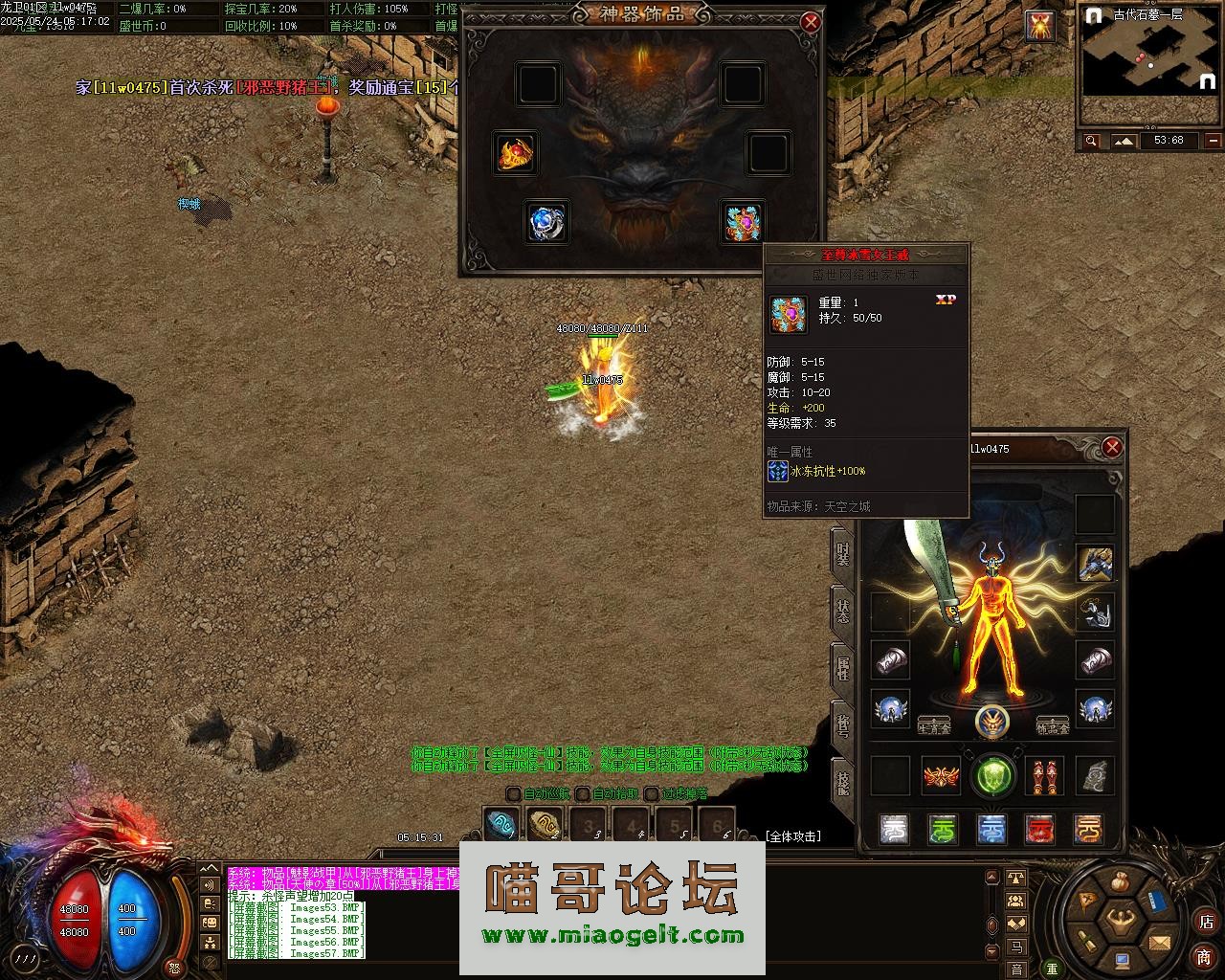Switch to the 时装 fashion tab
The image size is (1225, 980).
pos(842,554)
